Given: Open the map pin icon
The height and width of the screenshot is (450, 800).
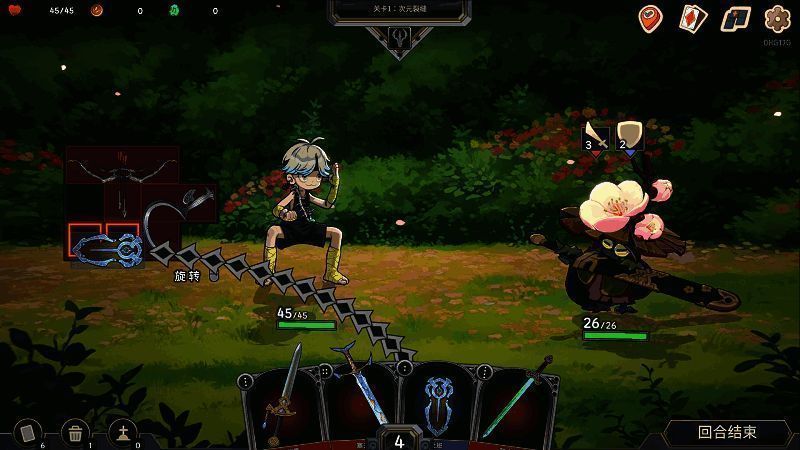Looking at the screenshot, I should click(x=651, y=18).
